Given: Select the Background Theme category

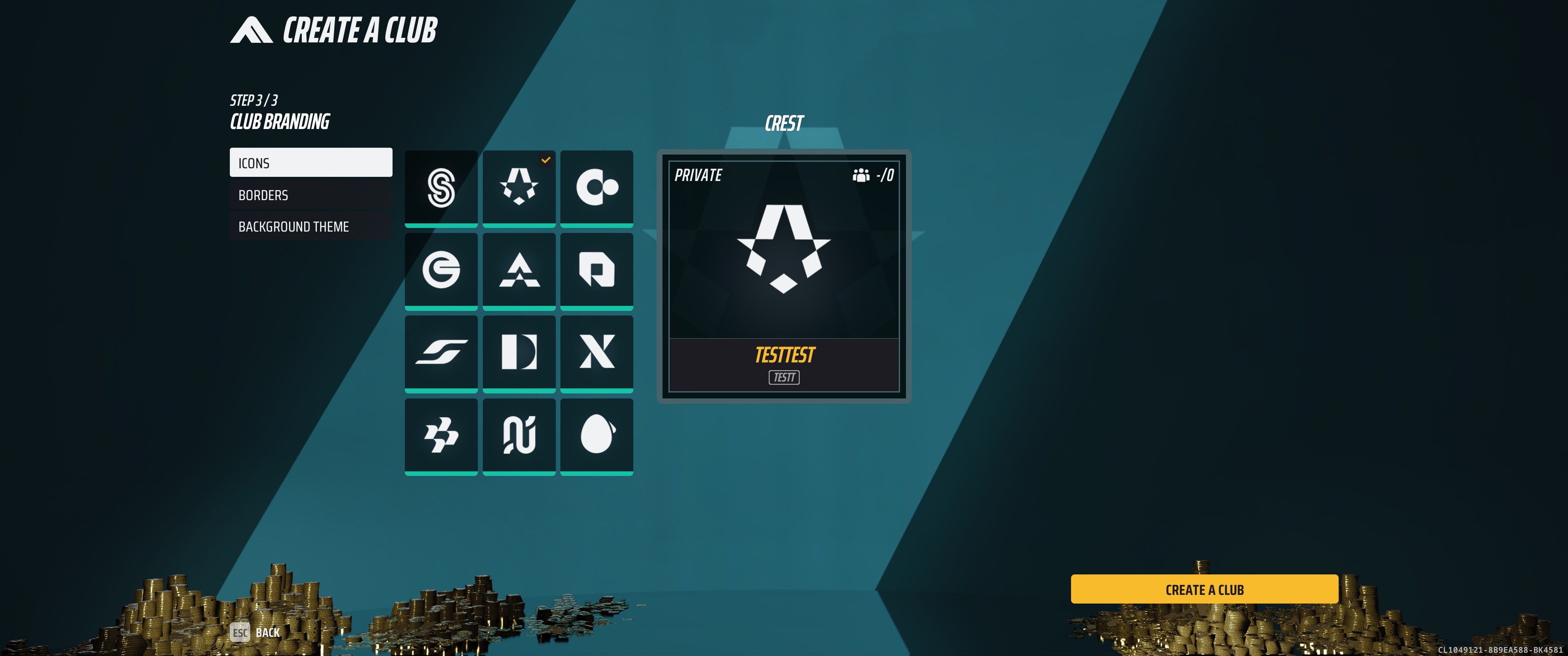Looking at the screenshot, I should coord(310,227).
